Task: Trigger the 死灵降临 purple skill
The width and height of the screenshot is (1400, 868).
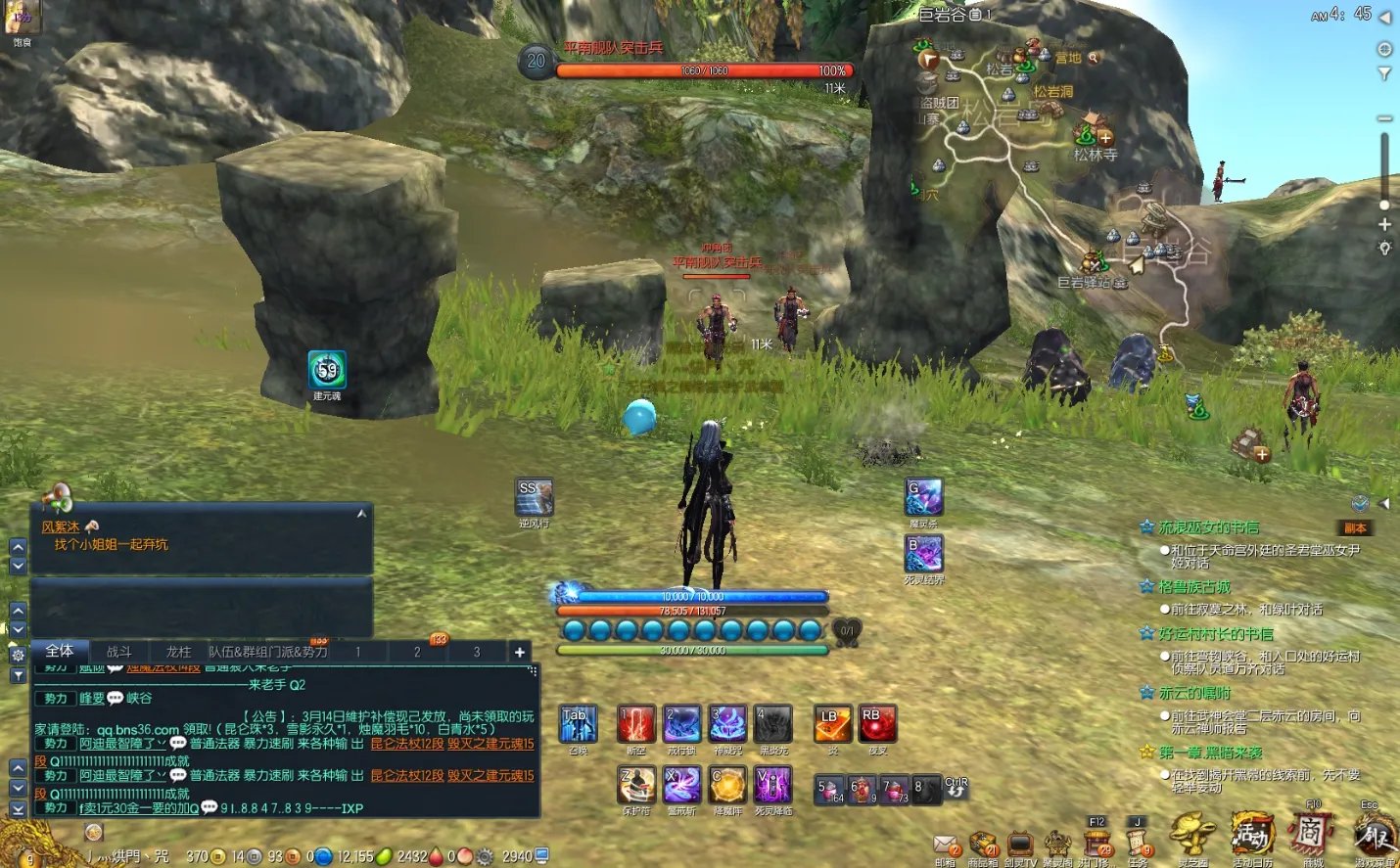Action: pos(773,785)
